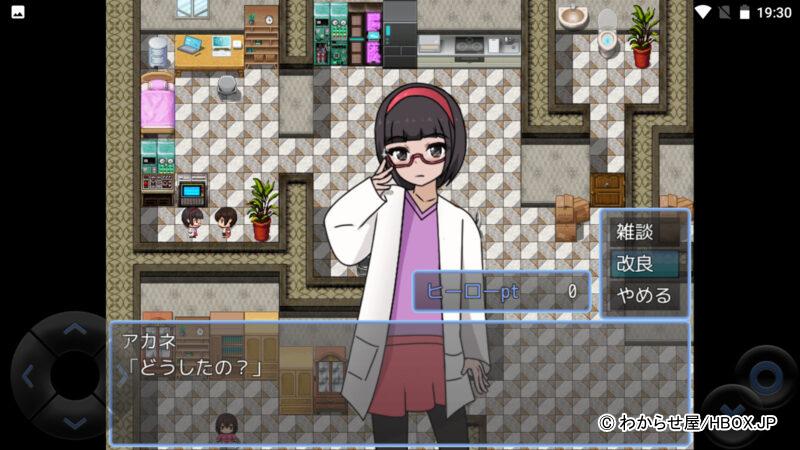
Task: Tap the virtual d-pad left arrow
Action: [x=28, y=377]
